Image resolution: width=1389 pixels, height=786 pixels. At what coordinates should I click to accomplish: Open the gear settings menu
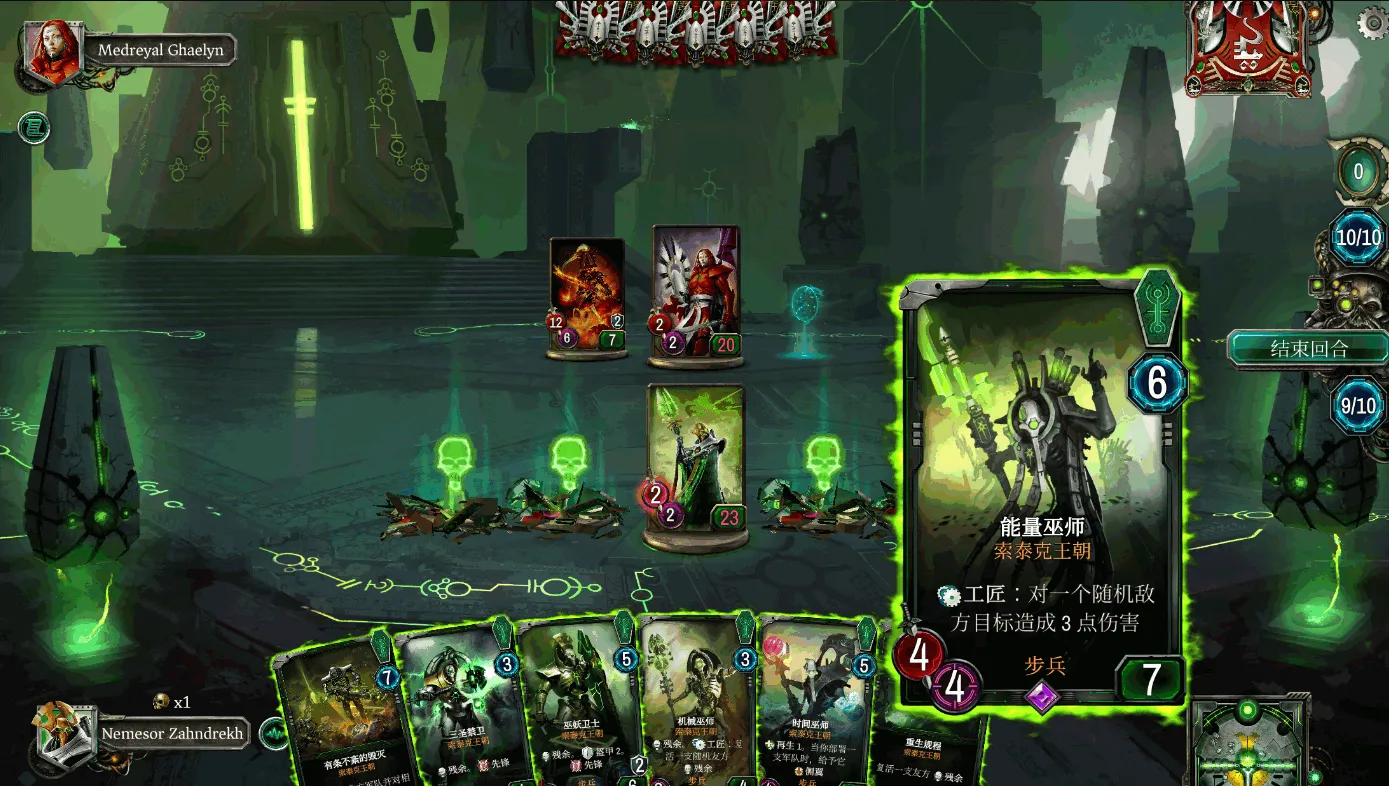pyautogui.click(x=1369, y=23)
